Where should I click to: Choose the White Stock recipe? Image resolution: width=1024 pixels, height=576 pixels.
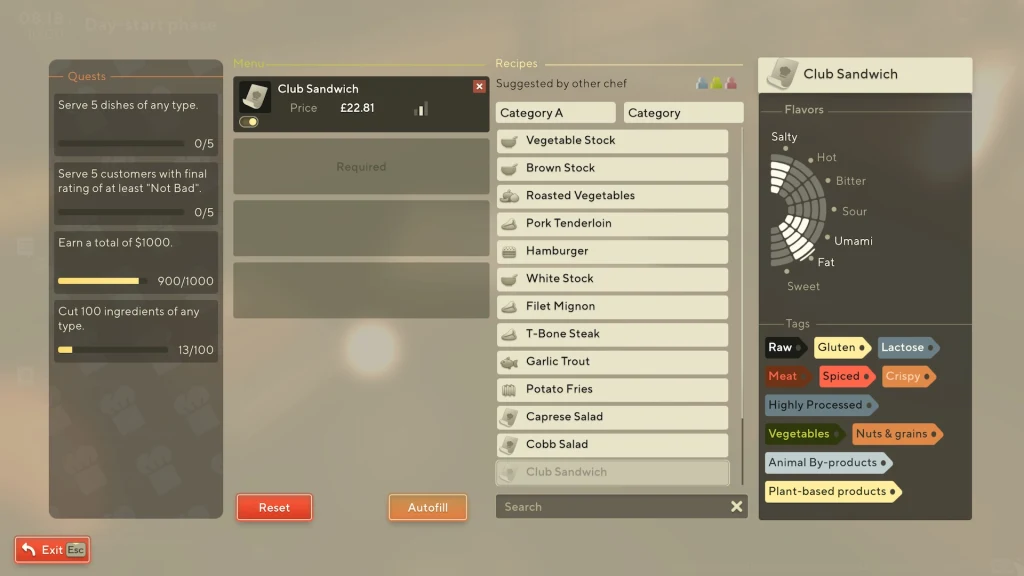tap(612, 279)
